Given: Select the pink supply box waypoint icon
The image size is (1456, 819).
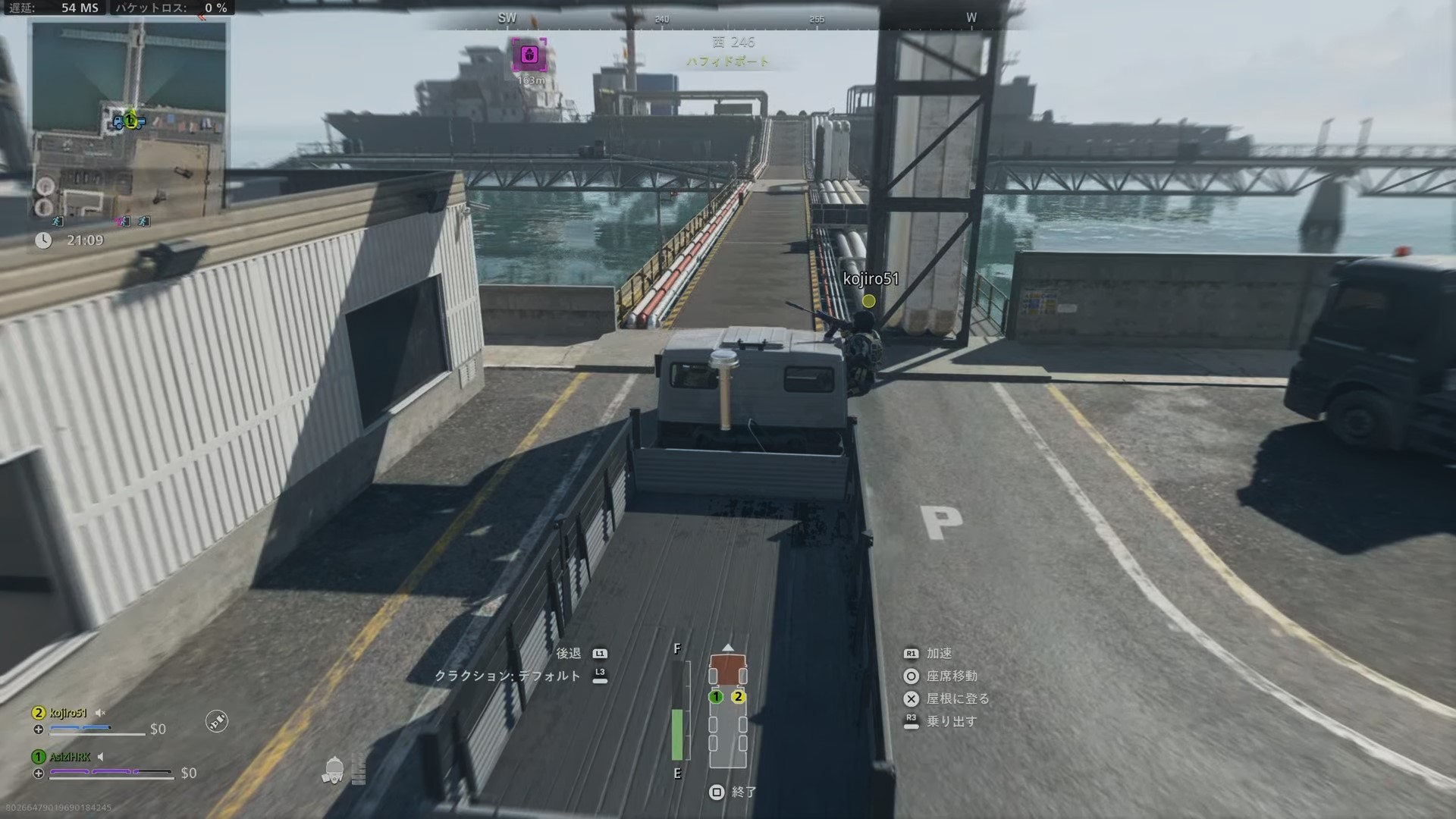Looking at the screenshot, I should coord(530,55).
